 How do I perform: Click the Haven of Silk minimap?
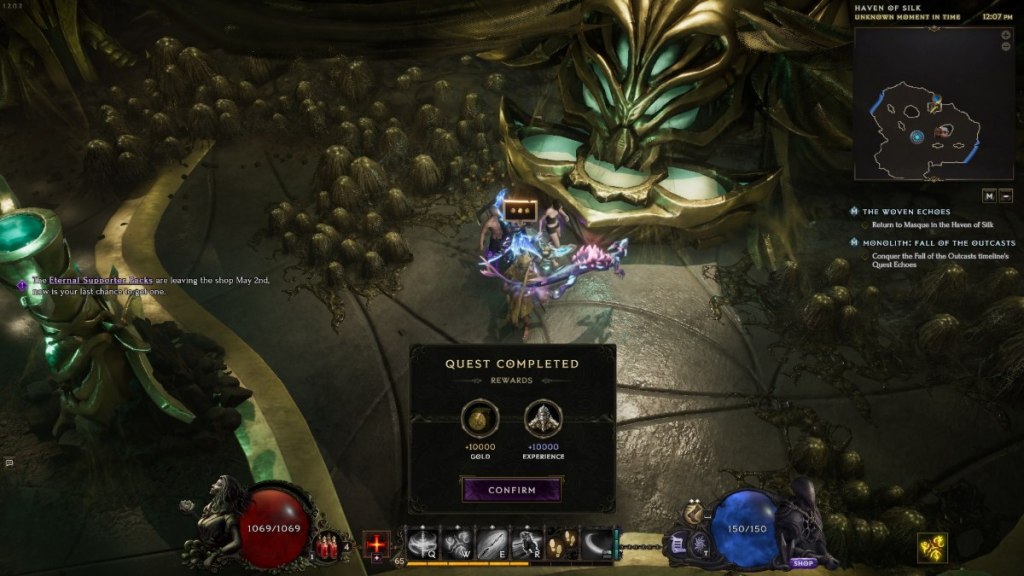pos(920,103)
